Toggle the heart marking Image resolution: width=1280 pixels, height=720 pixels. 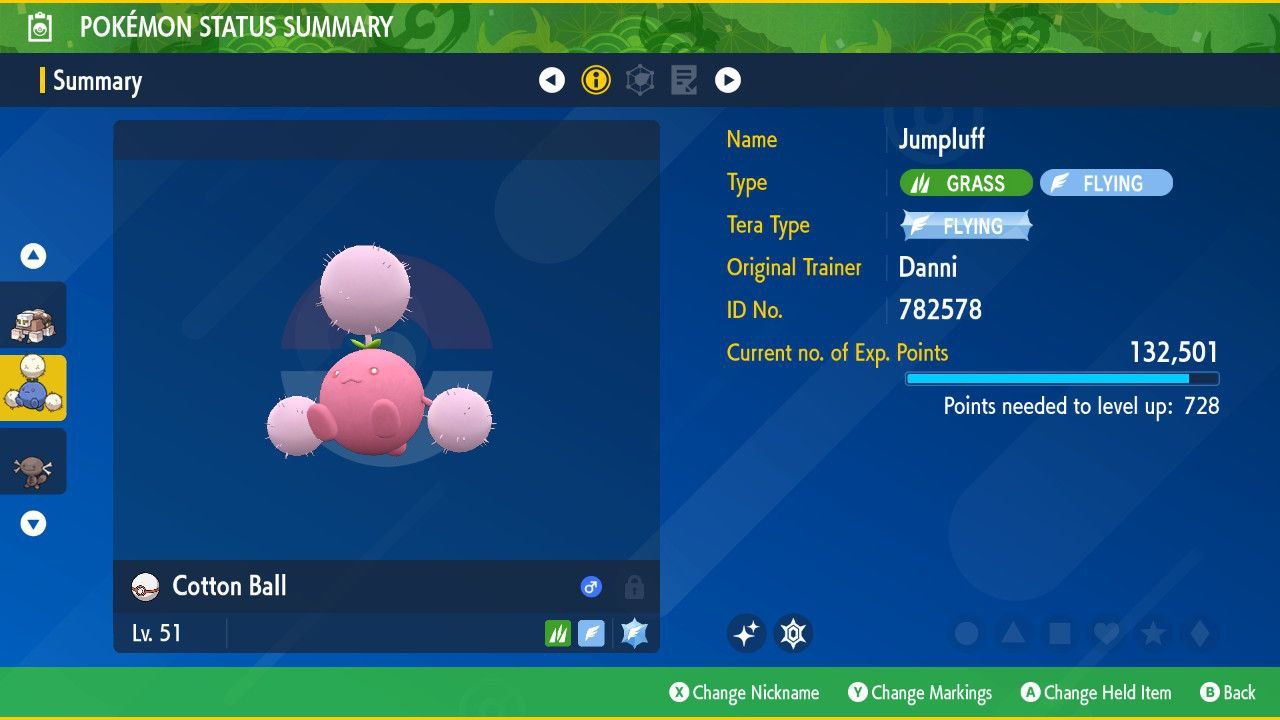[x=1106, y=633]
